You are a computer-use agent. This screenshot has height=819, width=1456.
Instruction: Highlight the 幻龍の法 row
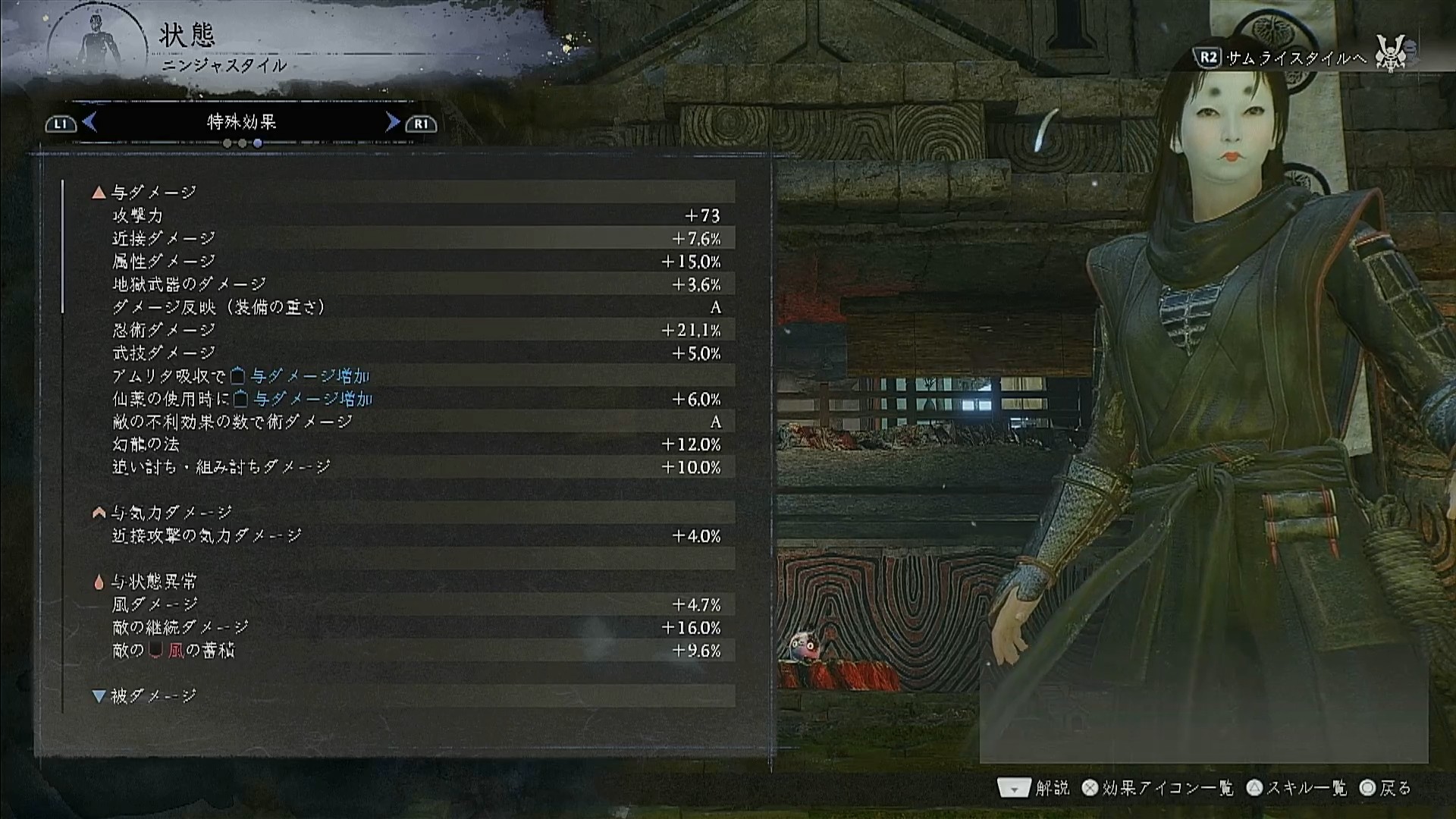click(416, 444)
